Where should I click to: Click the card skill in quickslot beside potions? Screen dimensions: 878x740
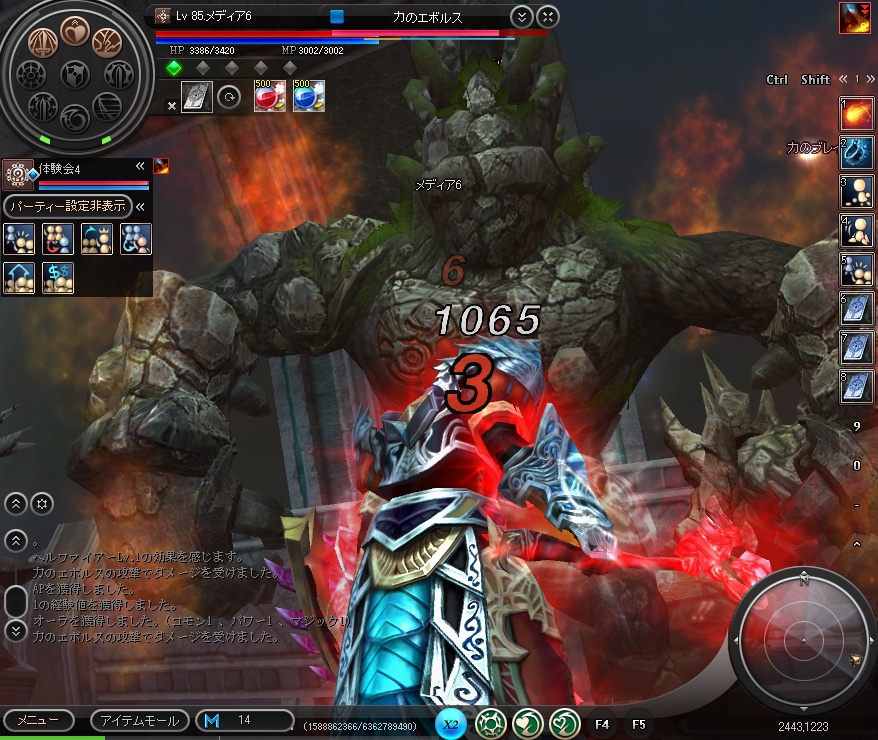(197, 97)
